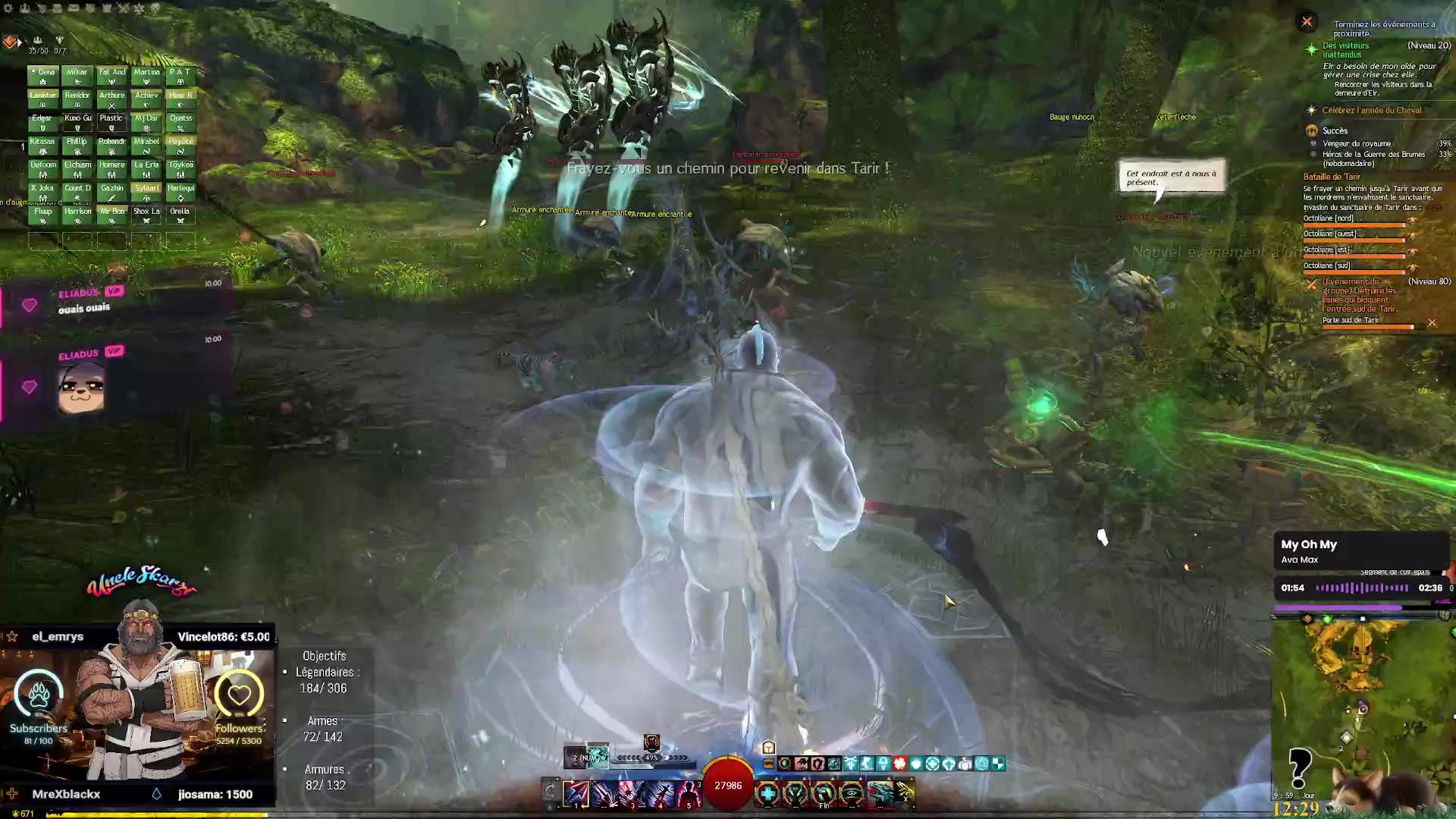The height and width of the screenshot is (819, 1456).
Task: Select squad member Sylaari
Action: coord(146,192)
